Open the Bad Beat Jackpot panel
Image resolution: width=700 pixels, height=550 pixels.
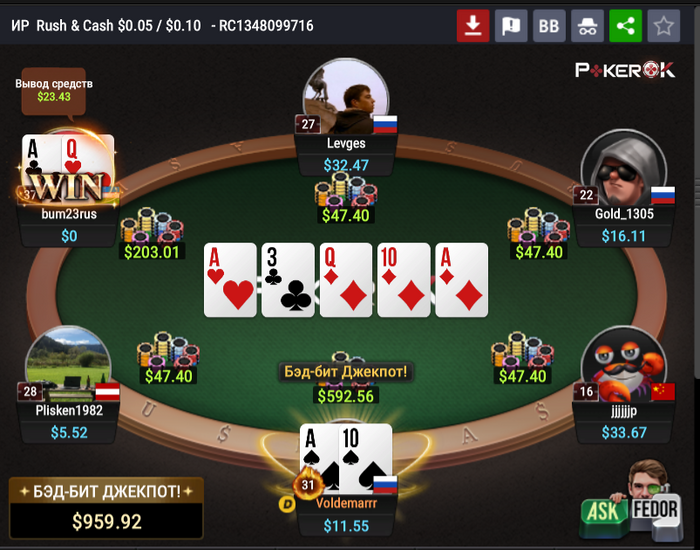click(x=106, y=506)
